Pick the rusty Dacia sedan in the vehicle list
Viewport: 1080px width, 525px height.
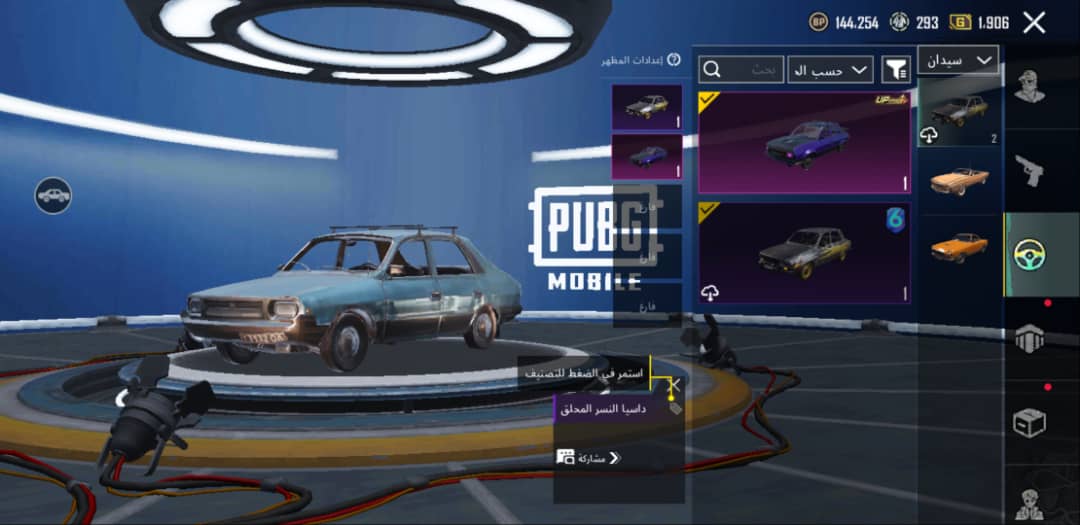(958, 112)
